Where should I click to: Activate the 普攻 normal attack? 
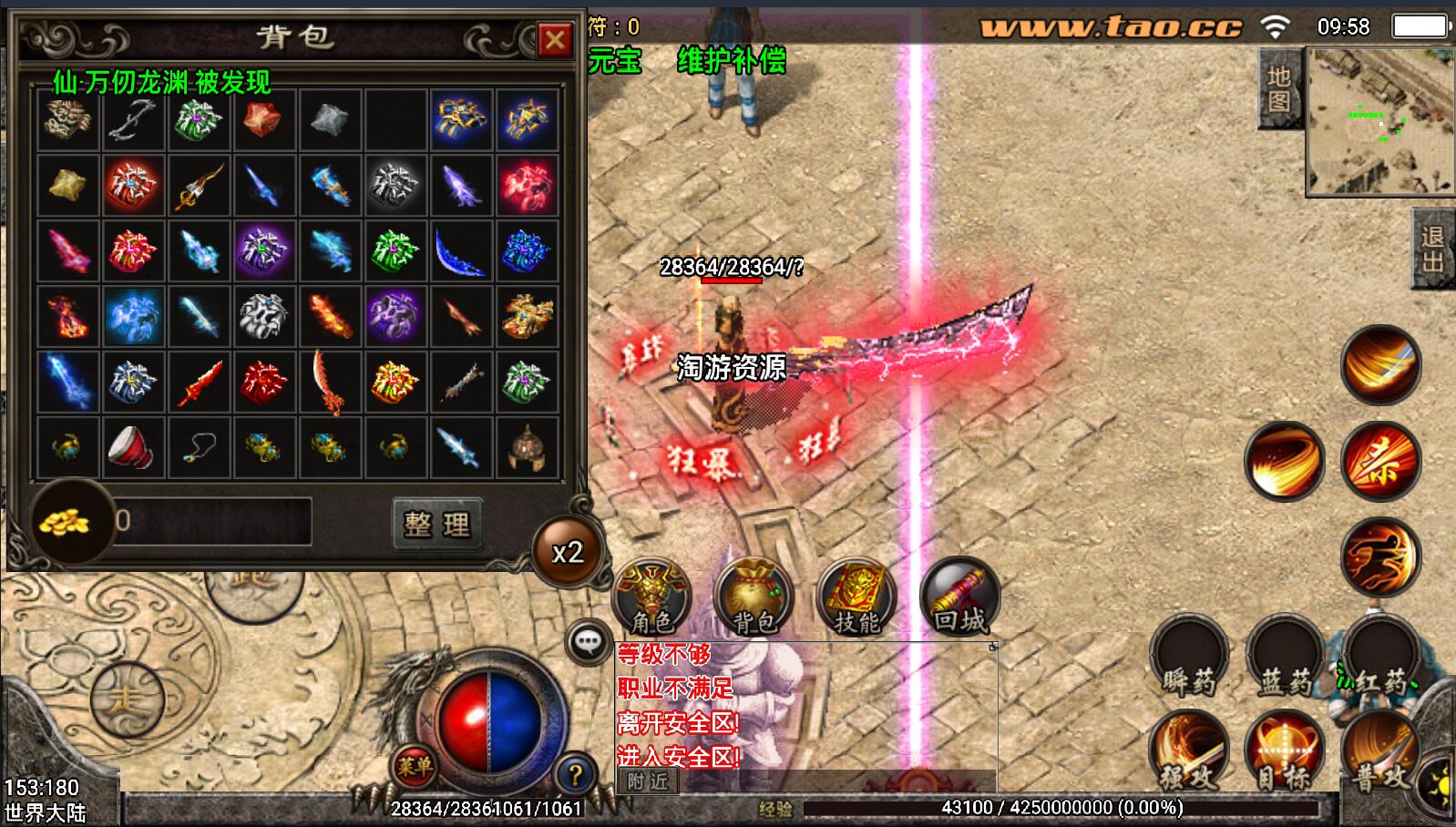[1379, 752]
